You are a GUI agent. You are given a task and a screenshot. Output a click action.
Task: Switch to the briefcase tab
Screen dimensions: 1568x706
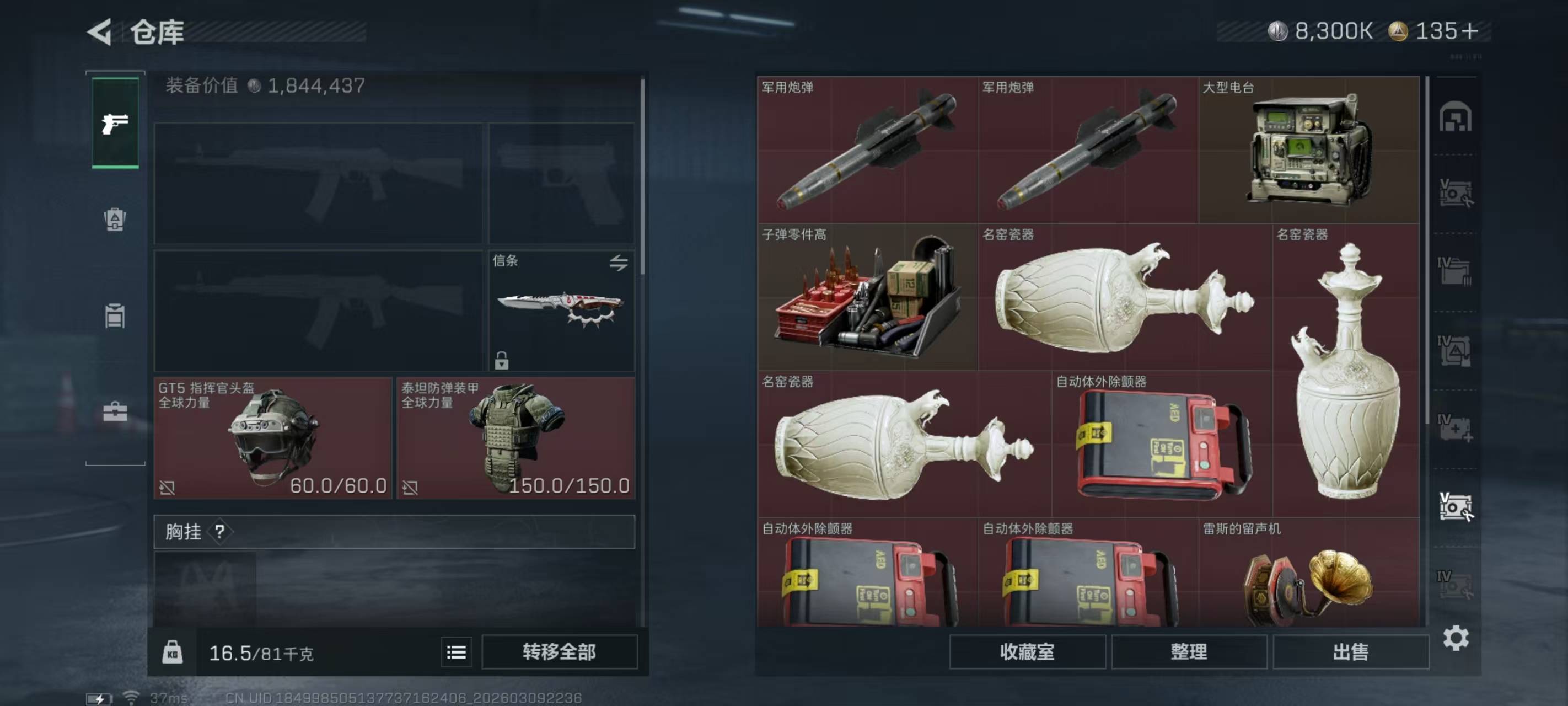pos(115,412)
